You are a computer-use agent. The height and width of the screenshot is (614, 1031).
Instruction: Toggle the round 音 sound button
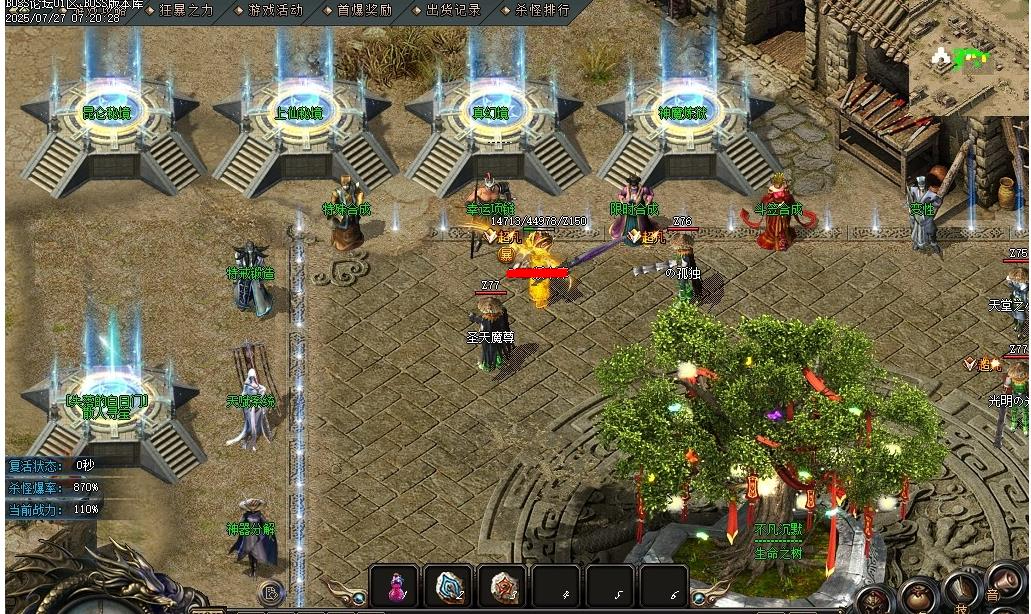pyautogui.click(x=1005, y=582)
